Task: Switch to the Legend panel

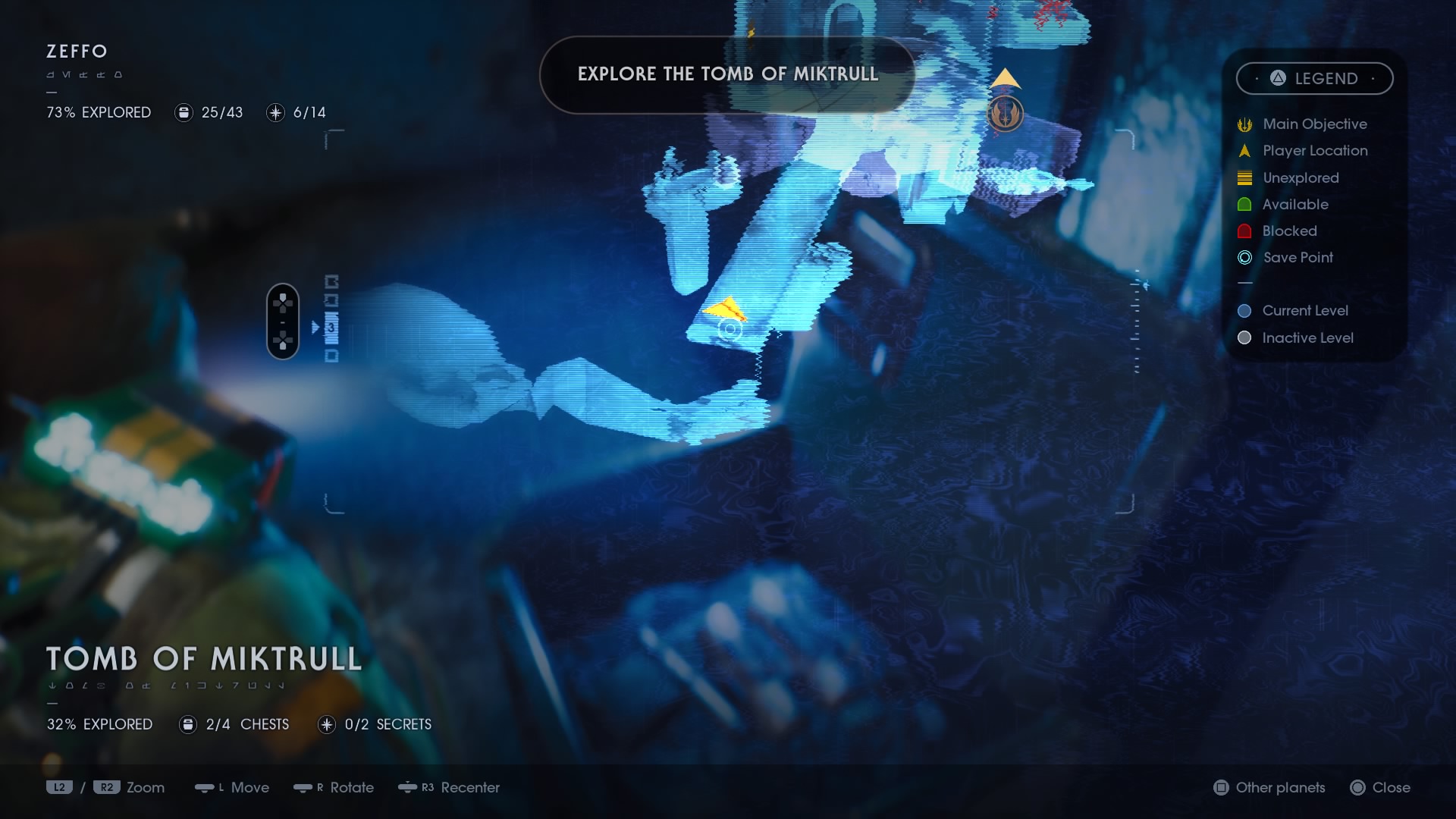Action: point(1315,78)
